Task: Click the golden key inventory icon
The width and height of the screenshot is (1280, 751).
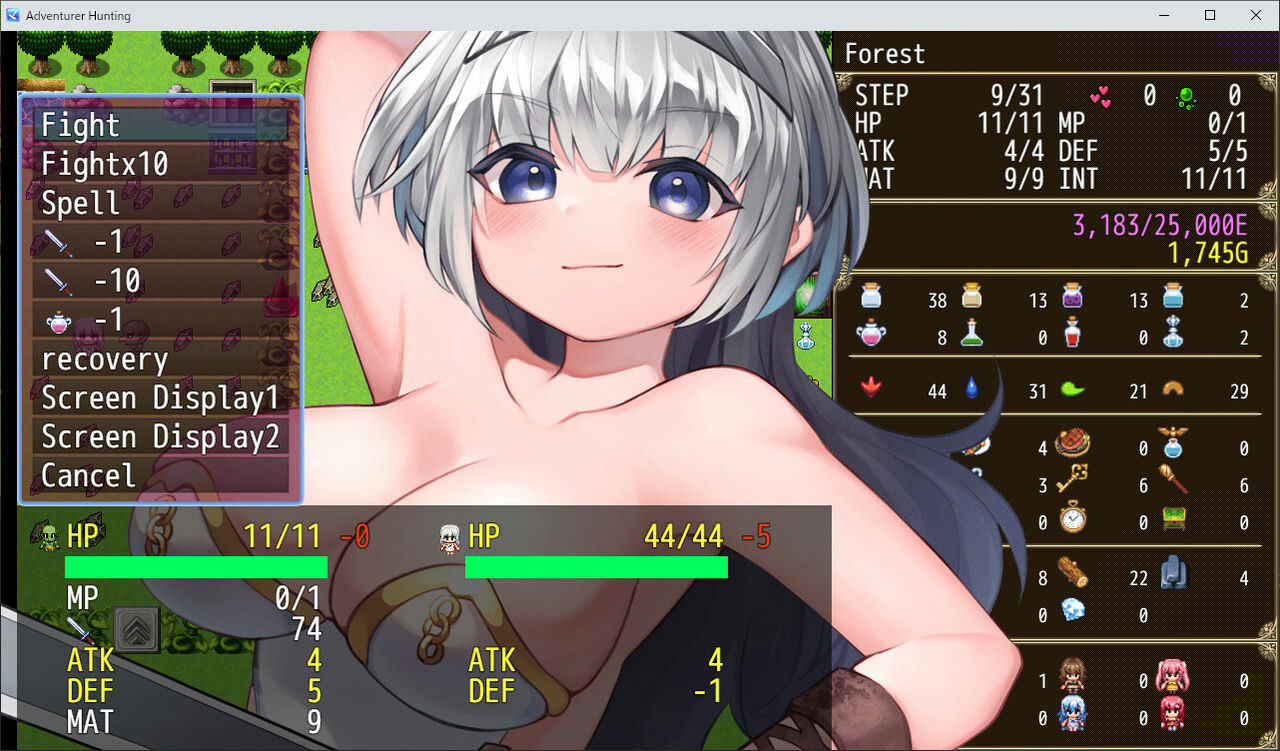Action: tap(1071, 477)
